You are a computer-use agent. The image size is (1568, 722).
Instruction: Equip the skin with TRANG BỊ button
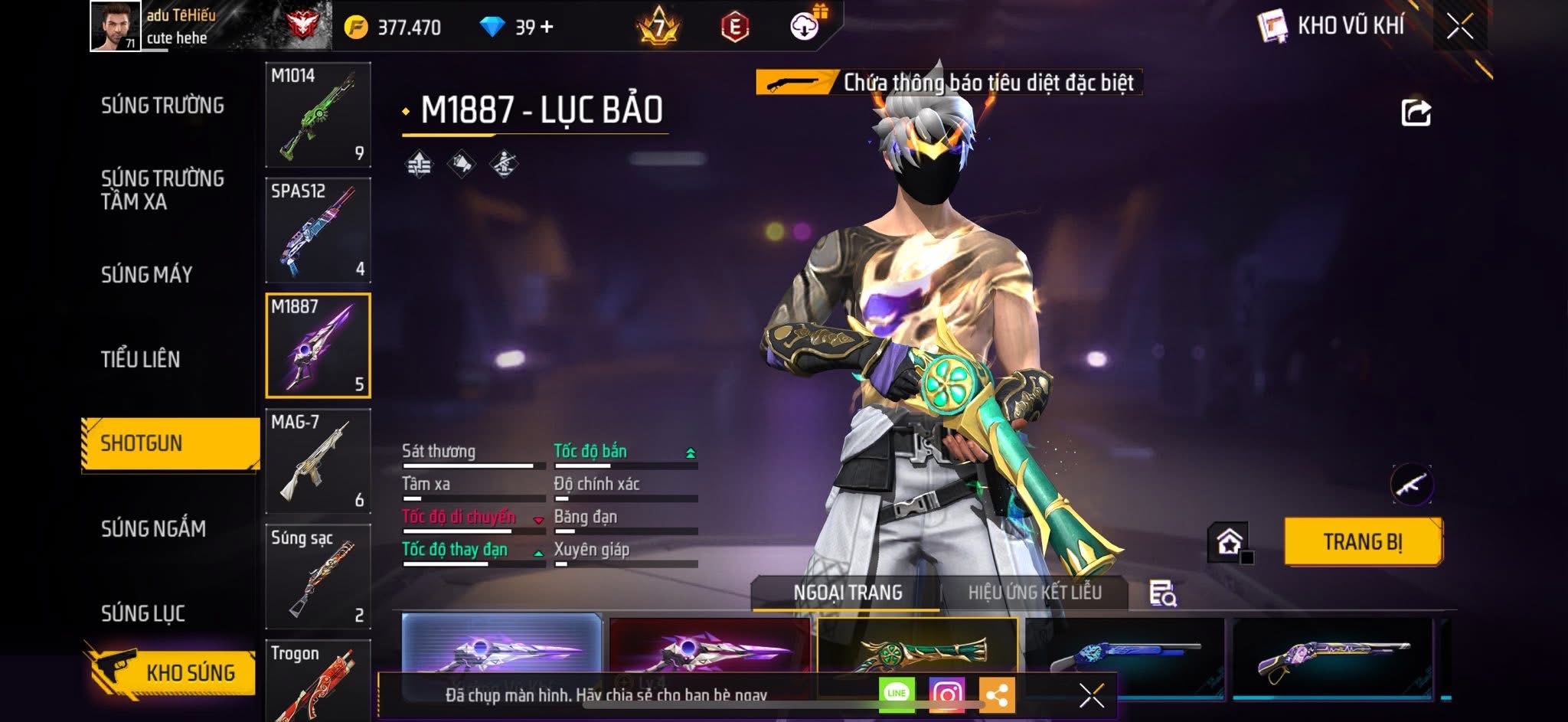point(1363,542)
